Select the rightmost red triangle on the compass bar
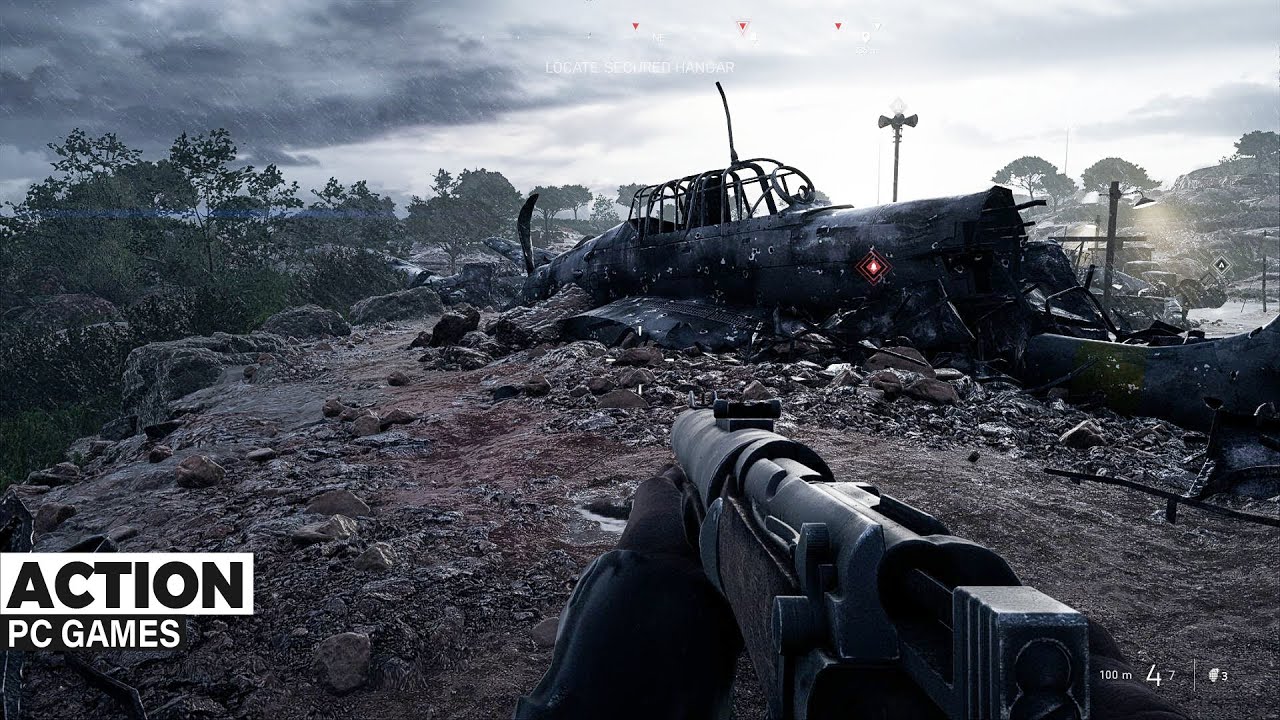1280x720 pixels. 838,25
